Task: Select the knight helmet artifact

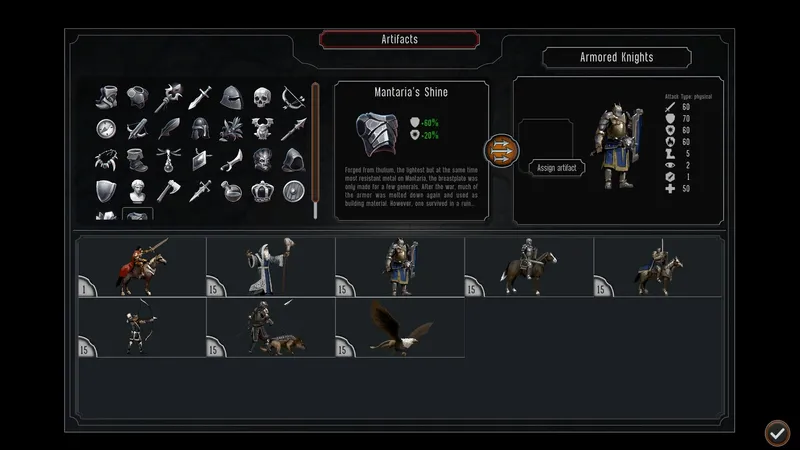Action: tap(231, 98)
